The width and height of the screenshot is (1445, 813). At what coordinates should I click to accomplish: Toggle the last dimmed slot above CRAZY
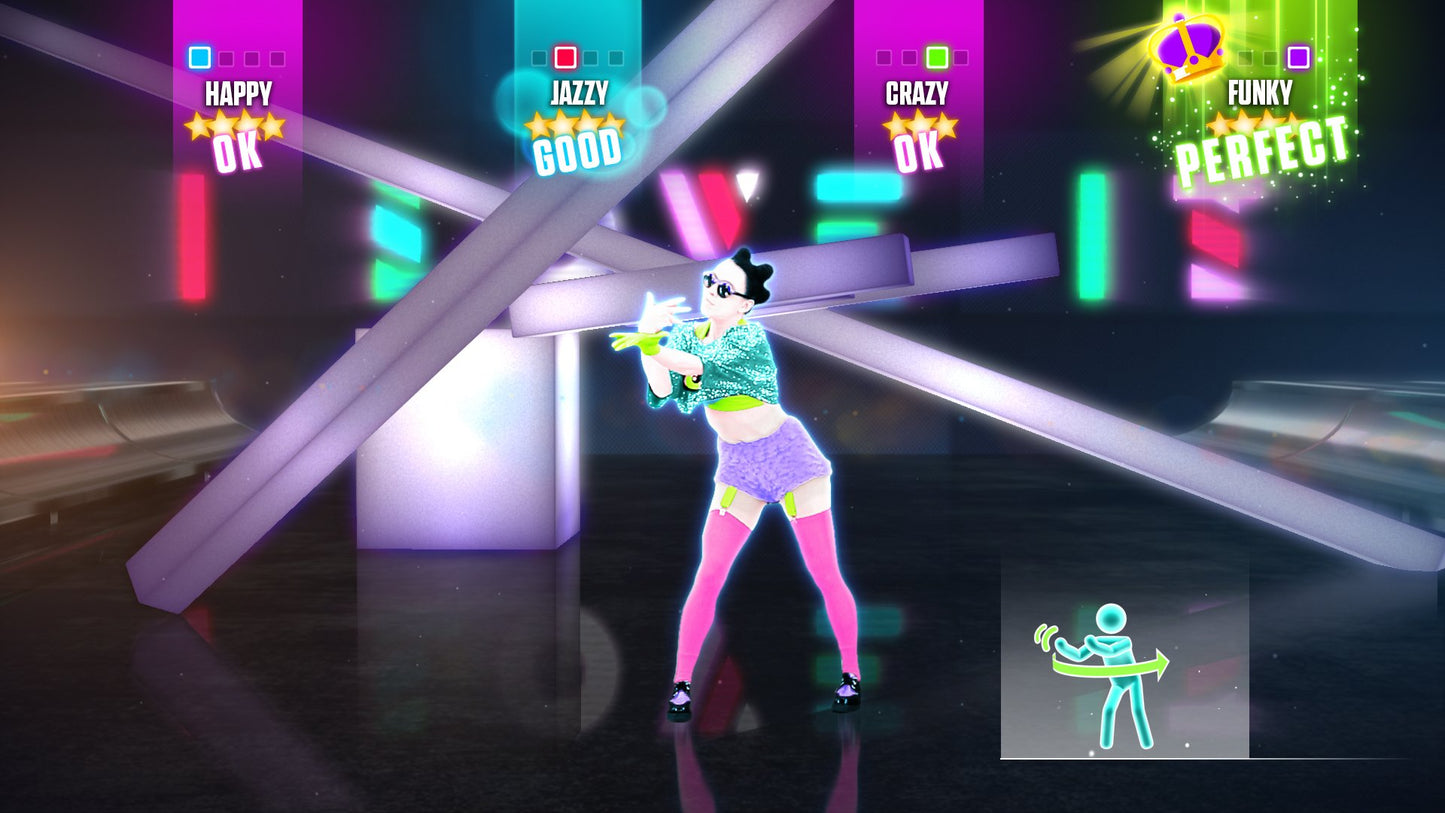(x=961, y=57)
